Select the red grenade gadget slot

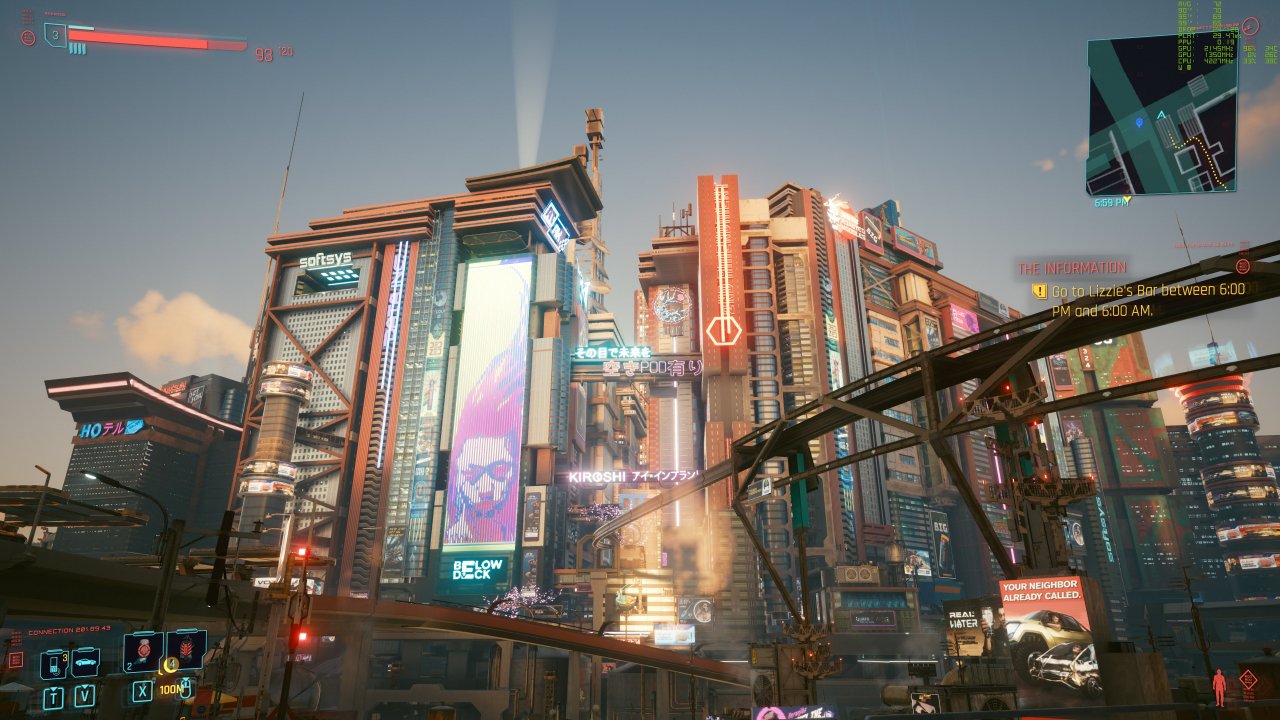point(186,649)
